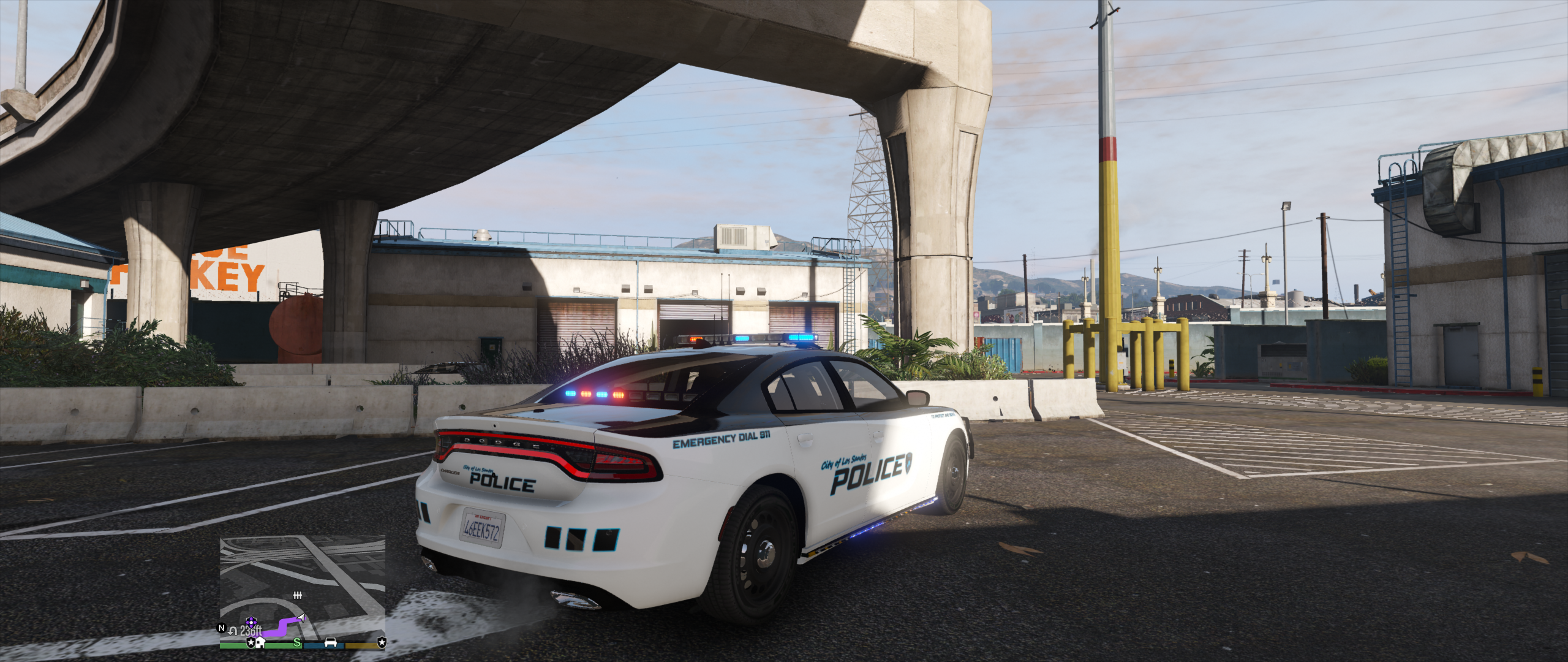Click the white player arrow on minimap
The width and height of the screenshot is (1568, 662).
301,617
